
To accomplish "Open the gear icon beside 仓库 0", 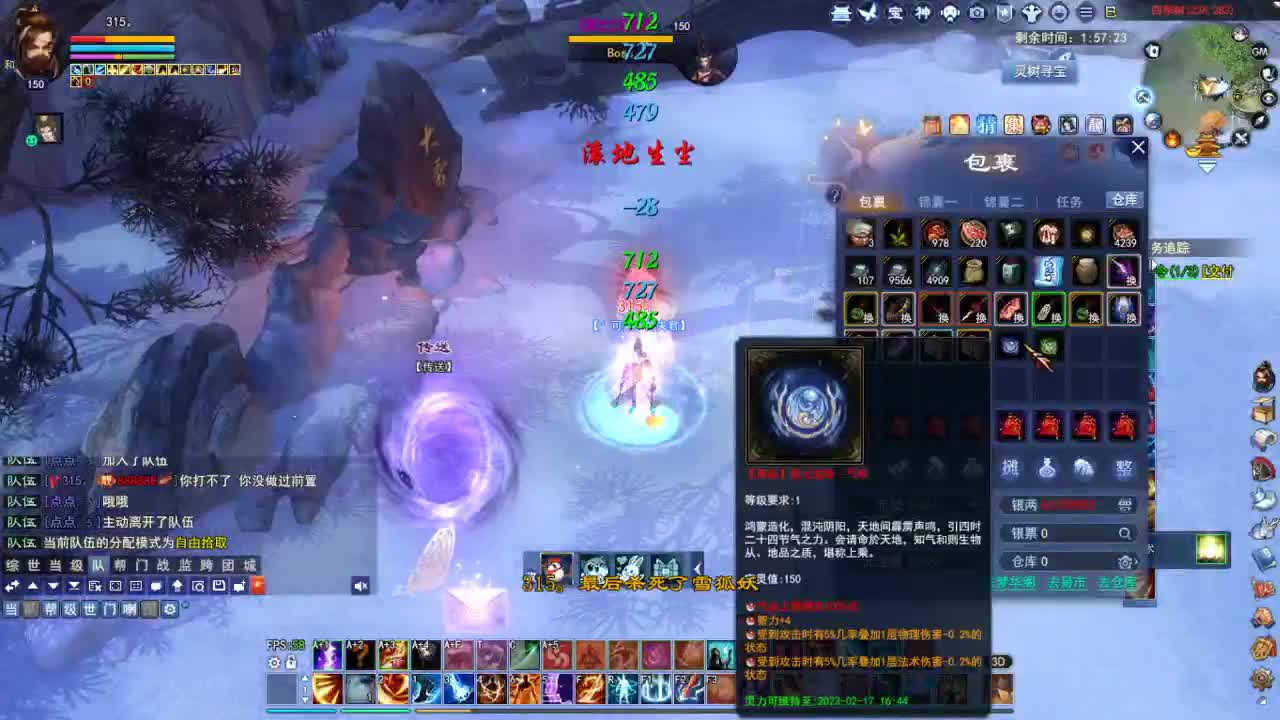I will [1124, 561].
